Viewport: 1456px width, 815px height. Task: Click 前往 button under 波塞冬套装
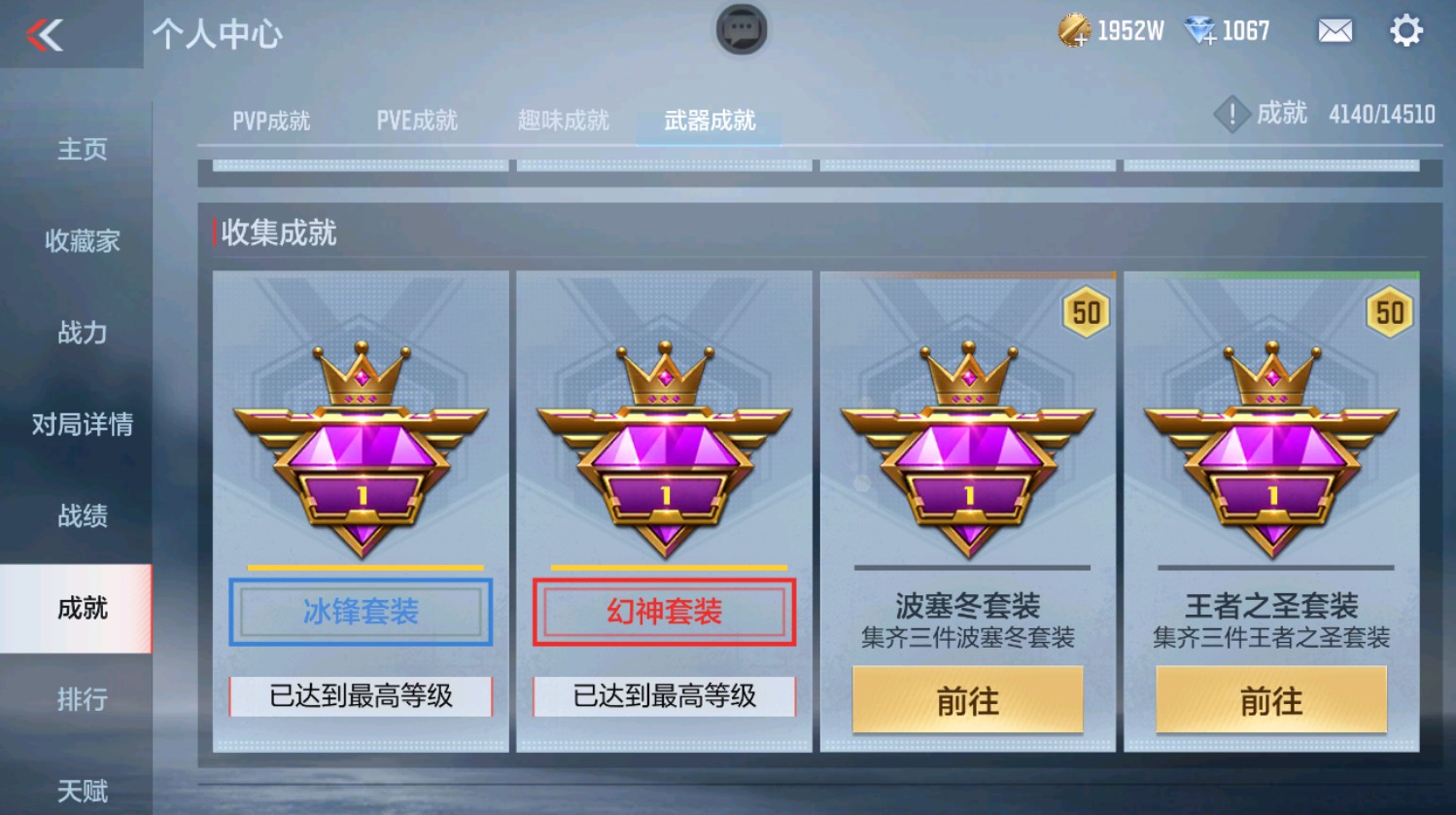(968, 699)
